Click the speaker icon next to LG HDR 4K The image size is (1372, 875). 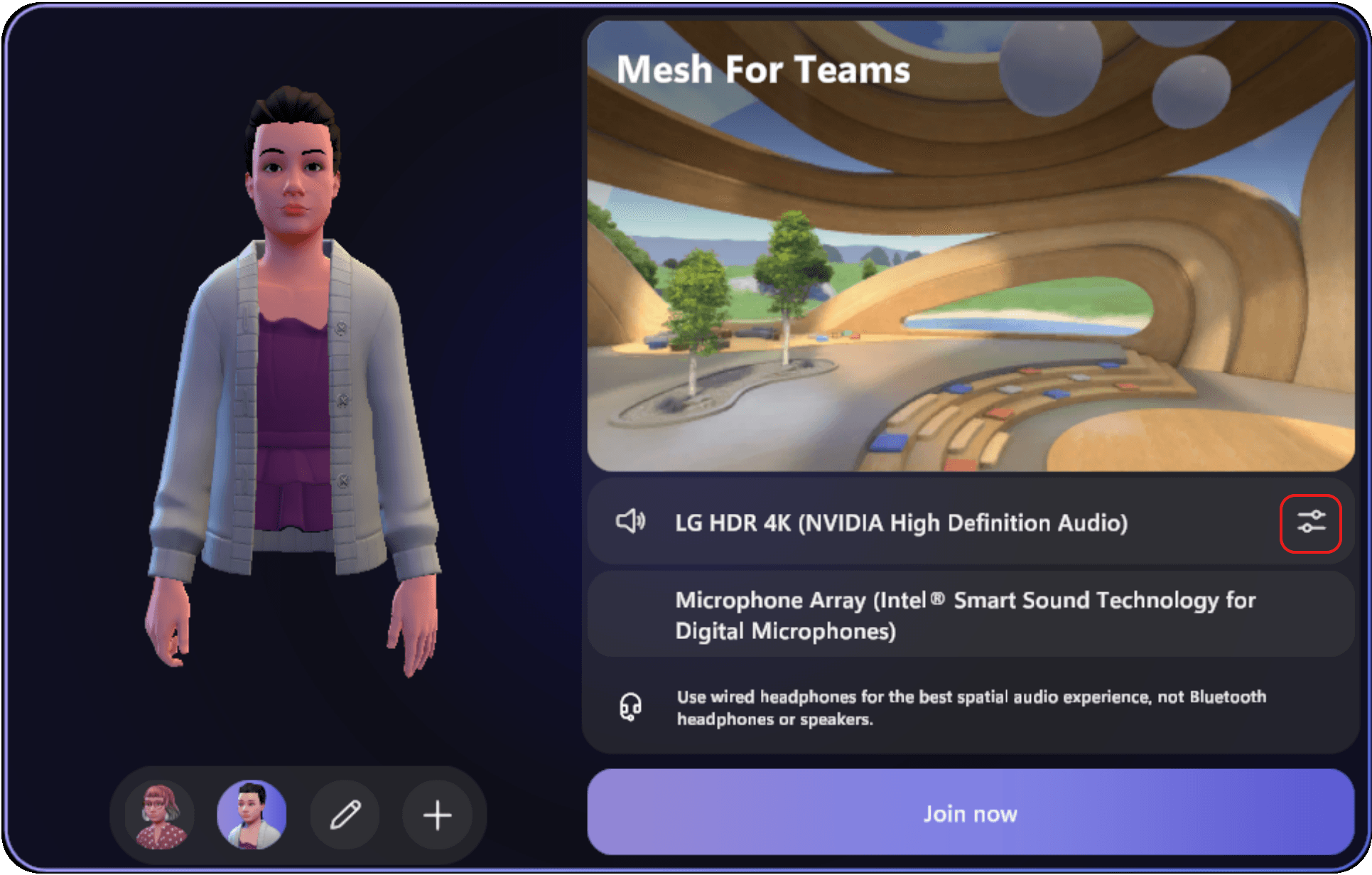(x=631, y=522)
